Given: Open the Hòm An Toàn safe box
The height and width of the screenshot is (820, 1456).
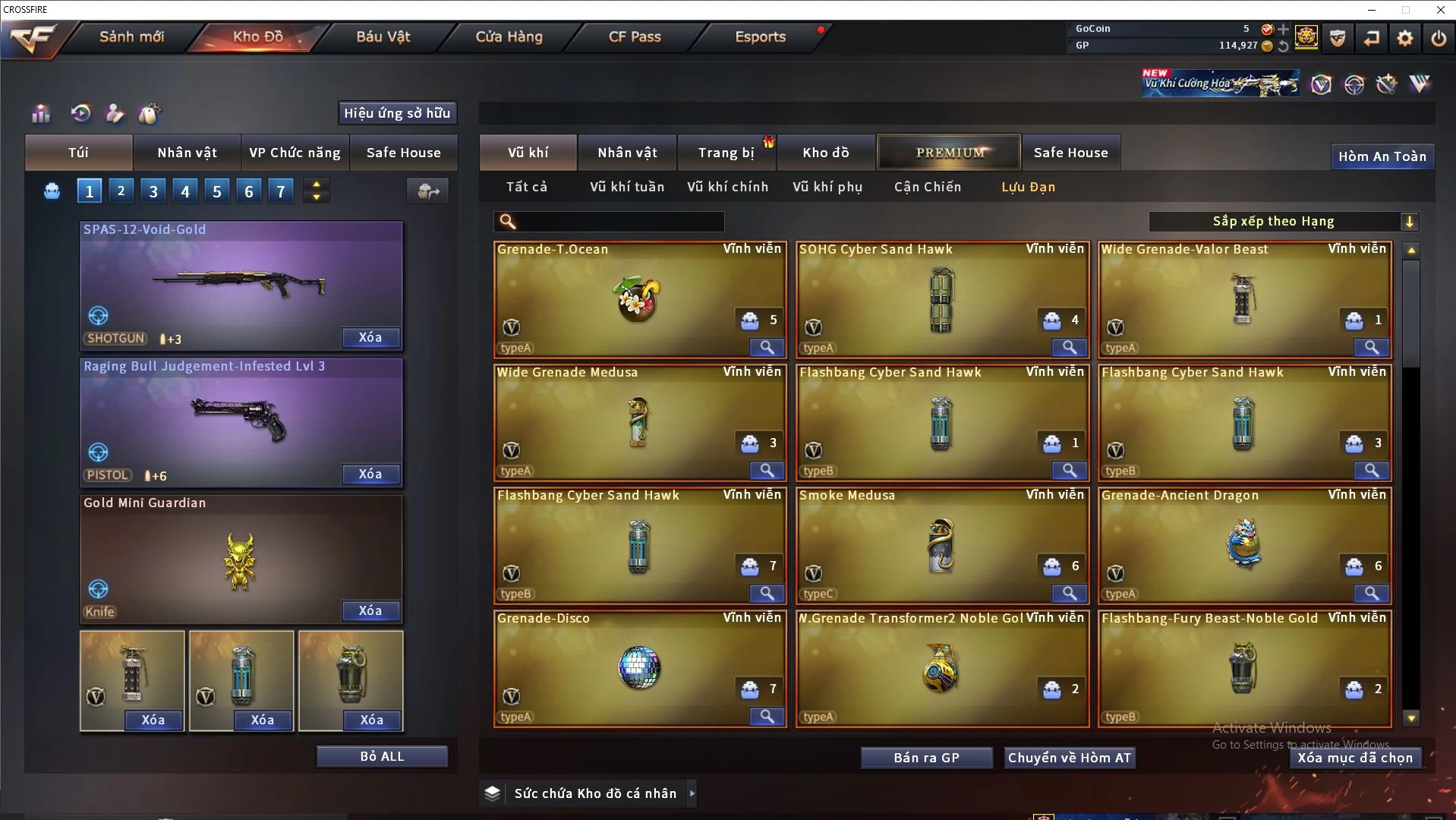Looking at the screenshot, I should point(1382,156).
